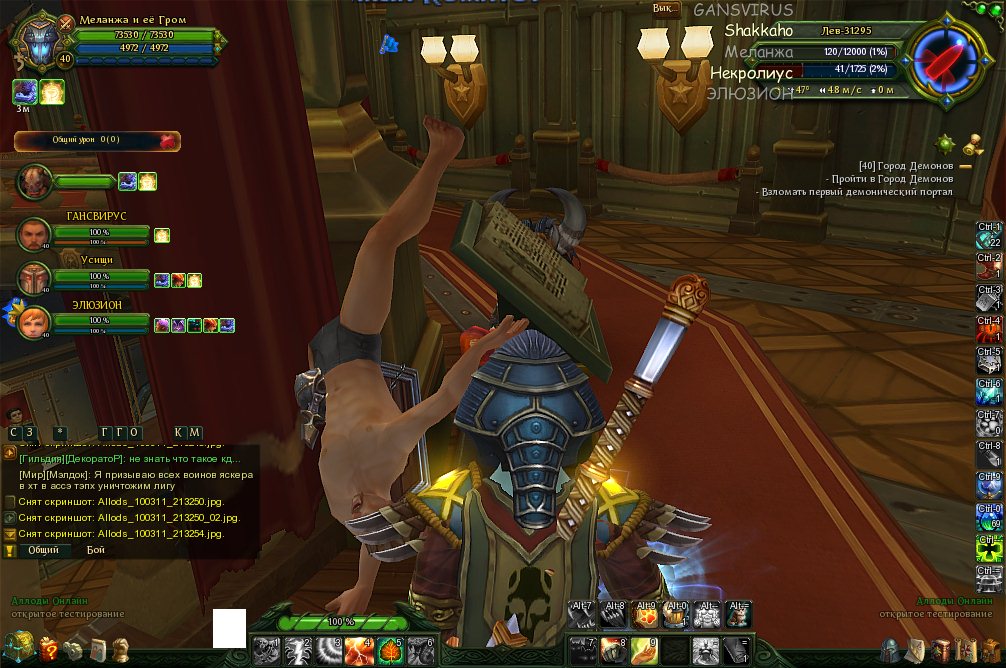Image resolution: width=1006 pixels, height=668 pixels.
Task: Activate the glowing hand ability in slot 9
Action: pyautogui.click(x=646, y=651)
